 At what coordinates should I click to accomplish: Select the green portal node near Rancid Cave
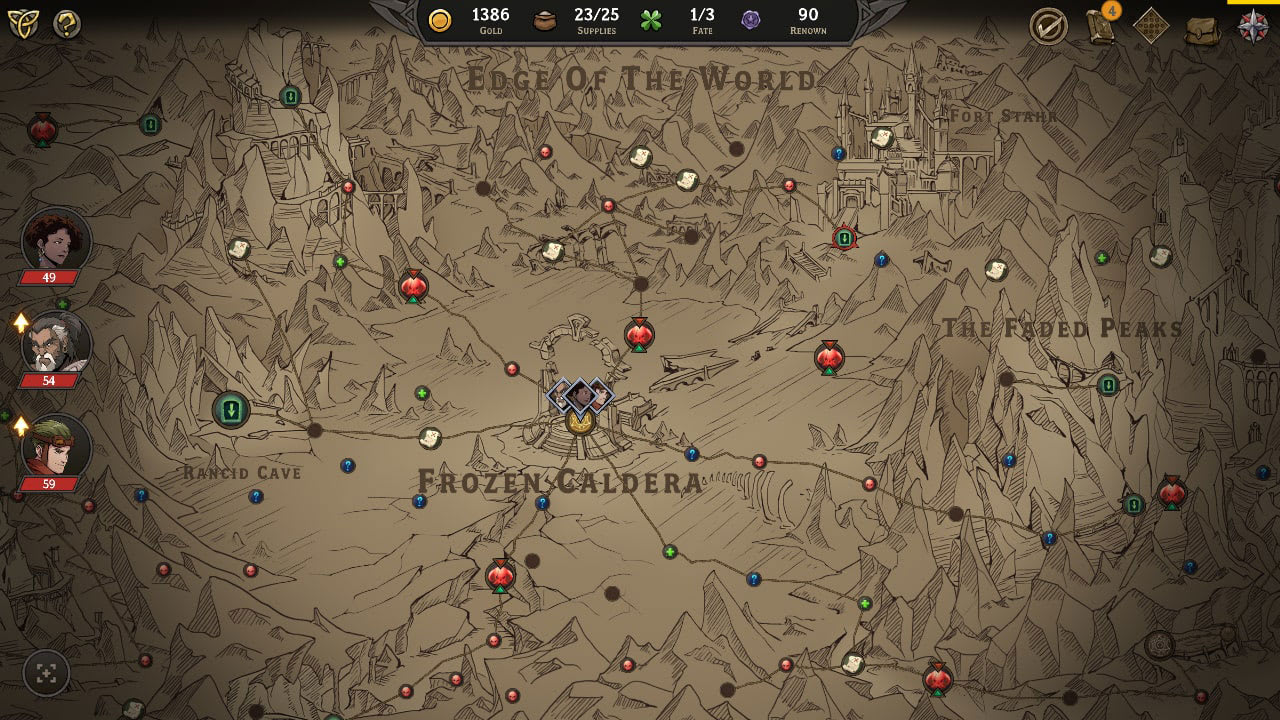231,410
